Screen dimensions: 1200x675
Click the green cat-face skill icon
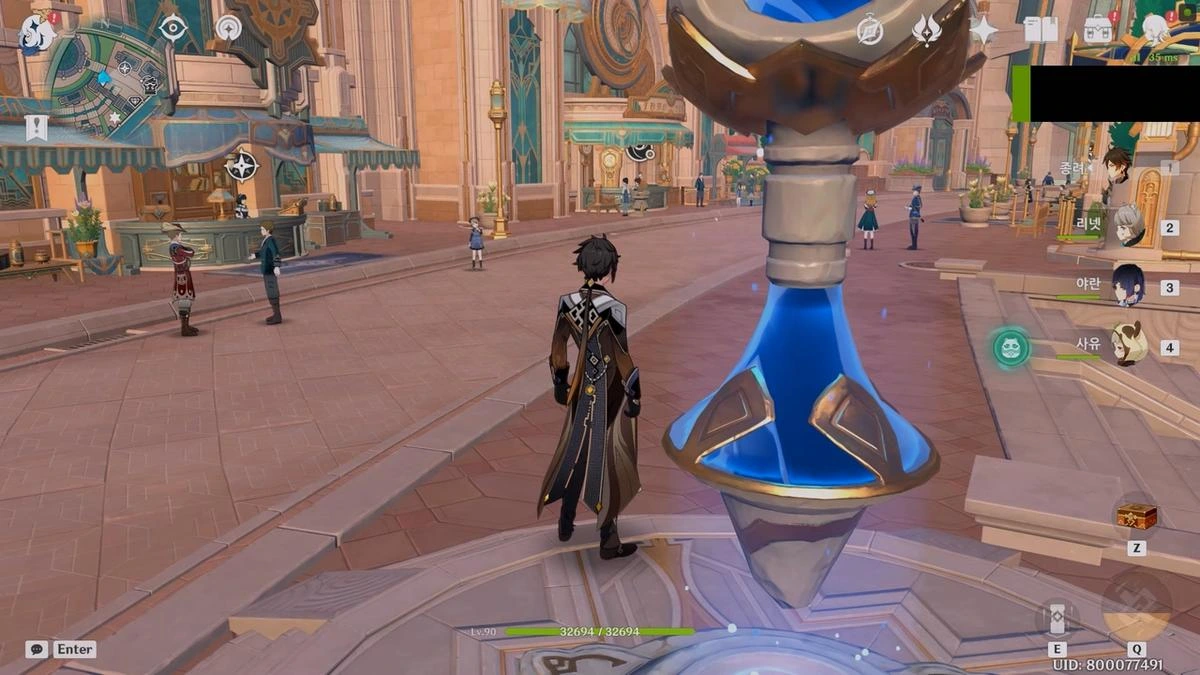point(1011,348)
